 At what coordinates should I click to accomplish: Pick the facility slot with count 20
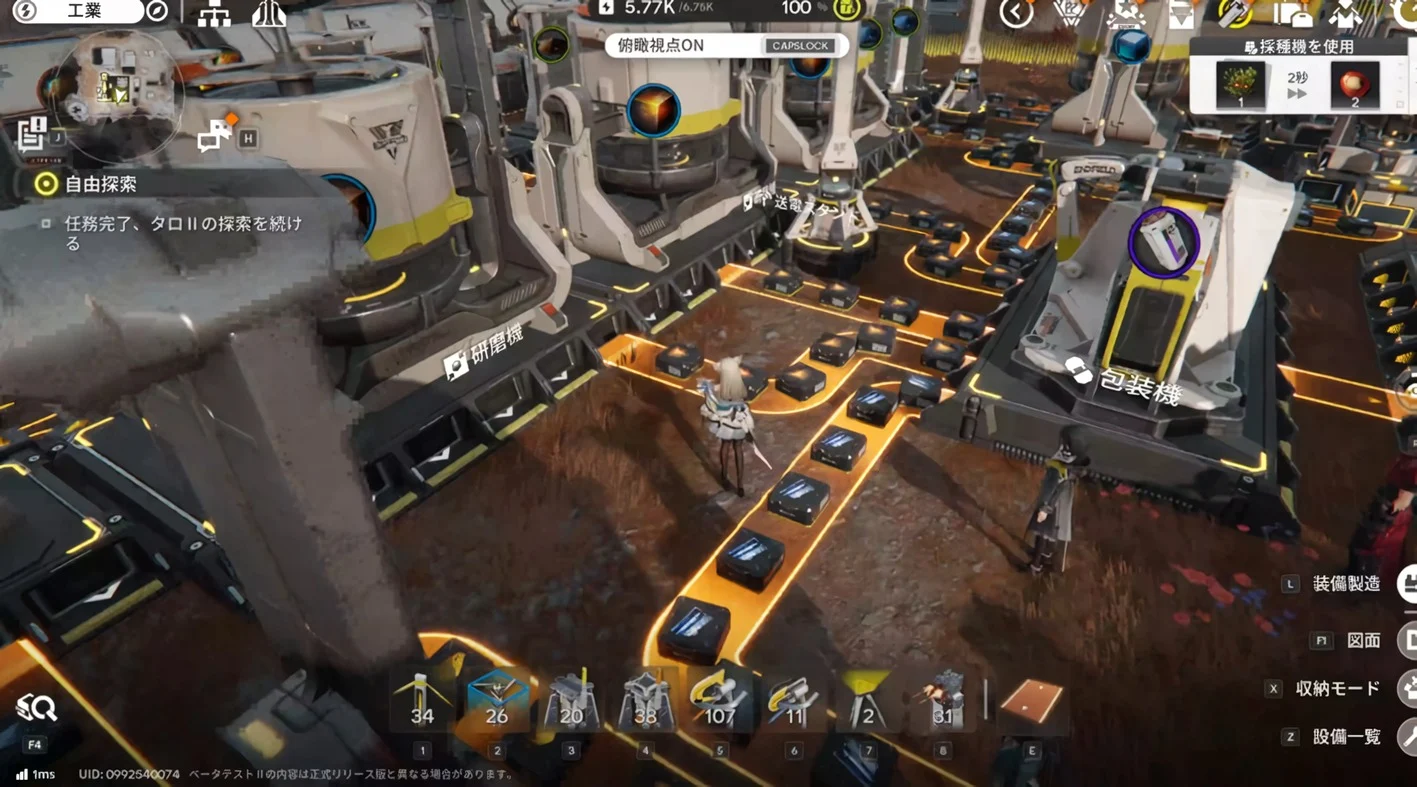click(x=571, y=700)
